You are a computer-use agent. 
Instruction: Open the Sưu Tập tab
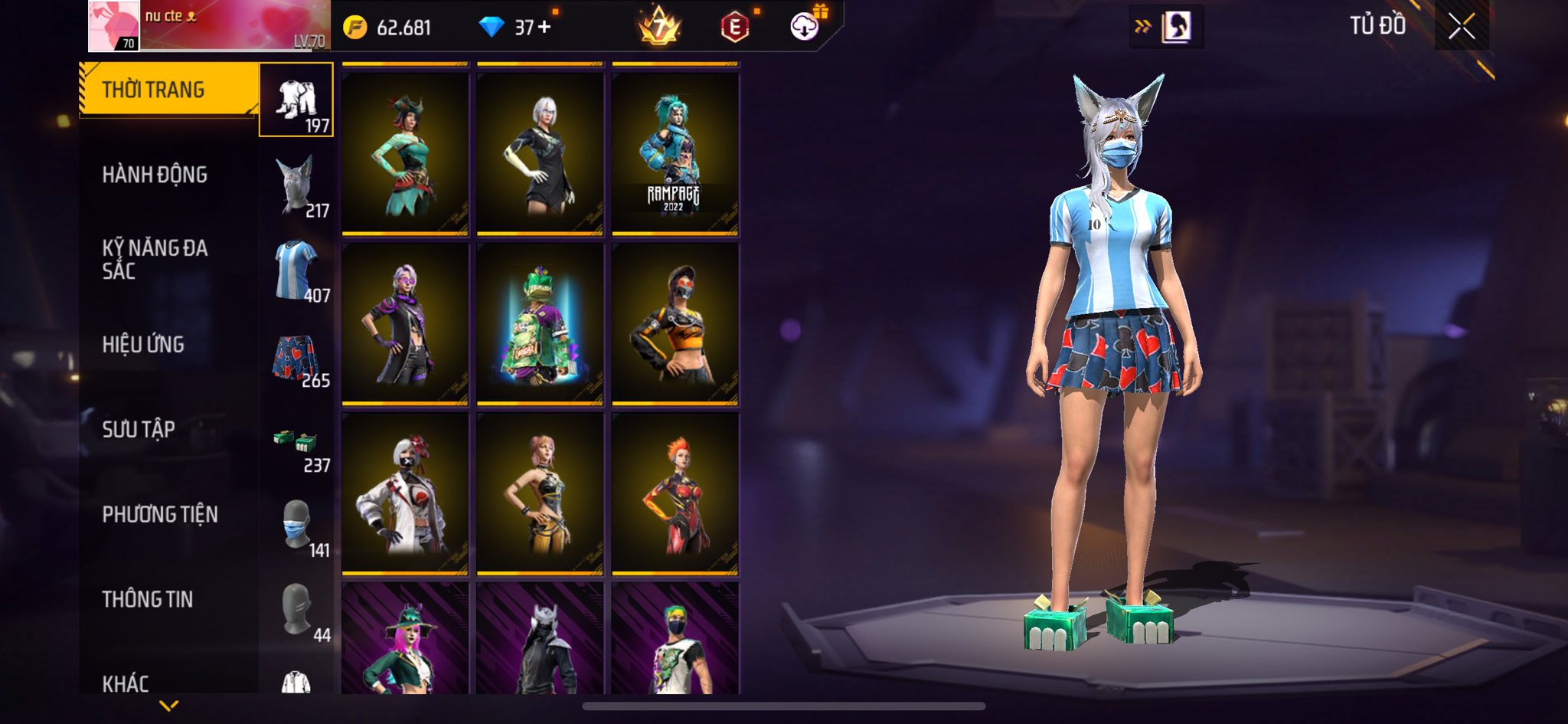point(139,429)
